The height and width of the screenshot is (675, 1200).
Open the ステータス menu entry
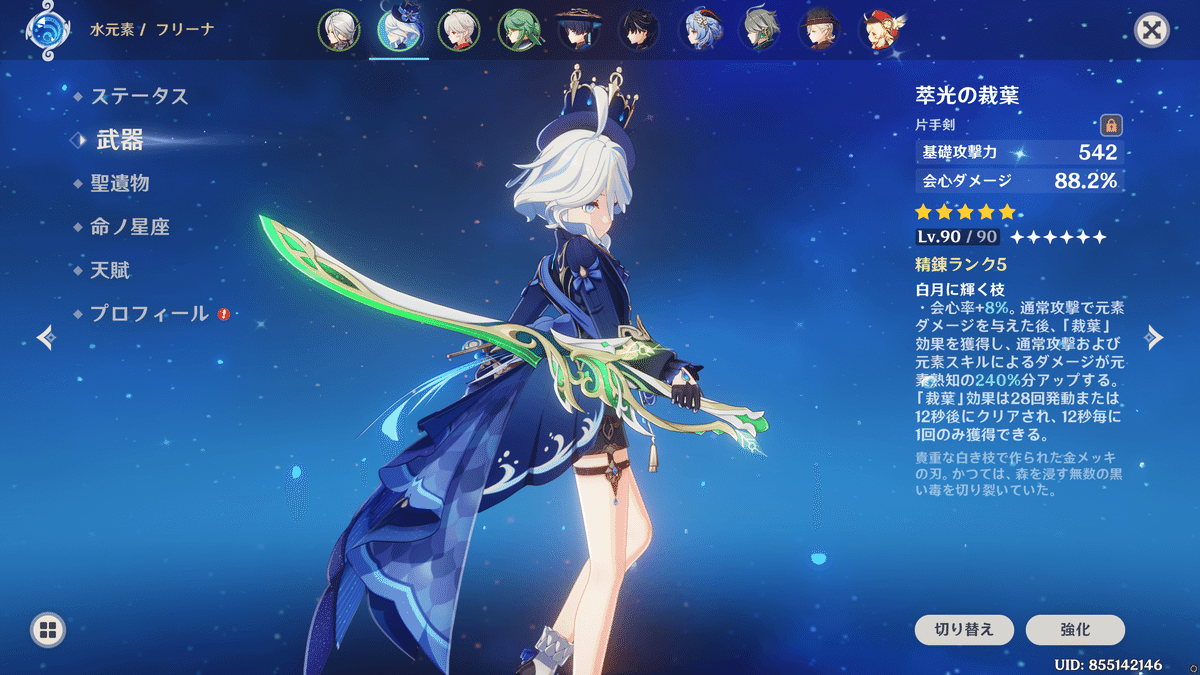pos(139,97)
